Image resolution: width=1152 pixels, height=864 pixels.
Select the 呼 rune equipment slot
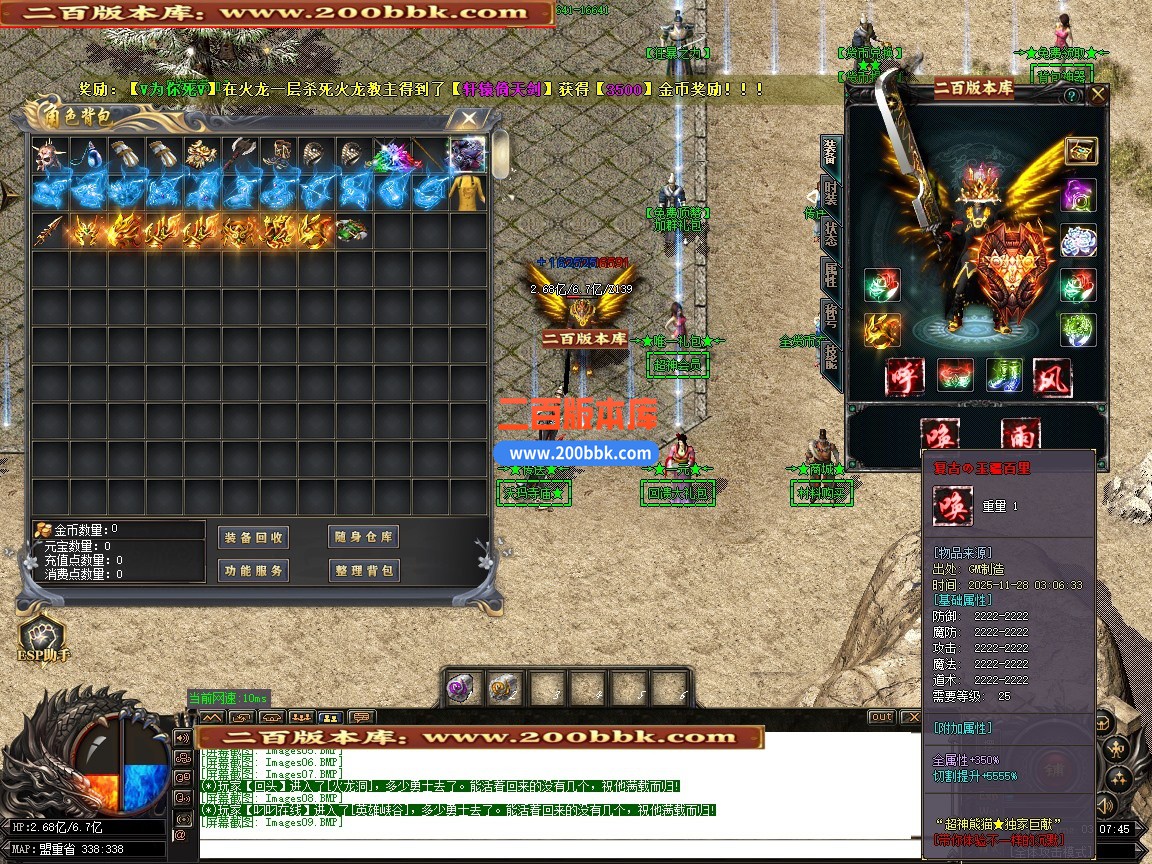tap(903, 377)
